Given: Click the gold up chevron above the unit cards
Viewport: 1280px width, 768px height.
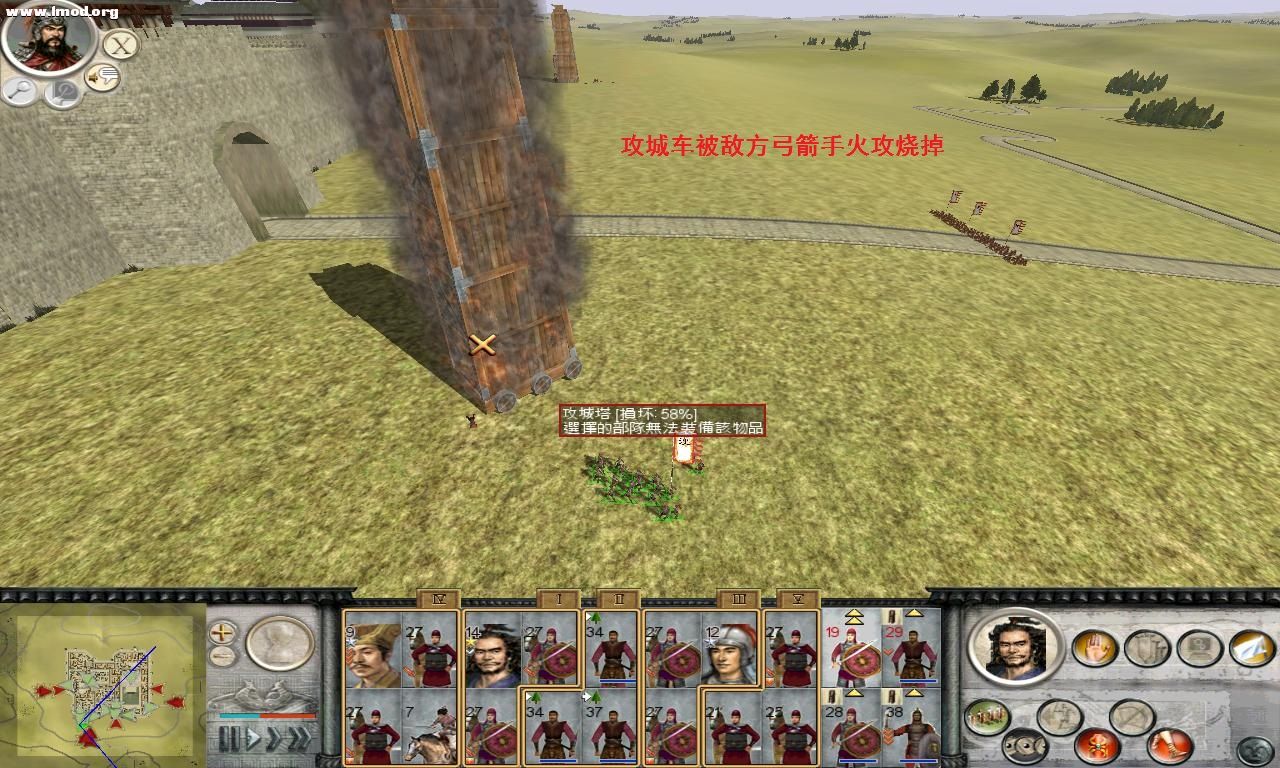Looking at the screenshot, I should (x=853, y=616).
